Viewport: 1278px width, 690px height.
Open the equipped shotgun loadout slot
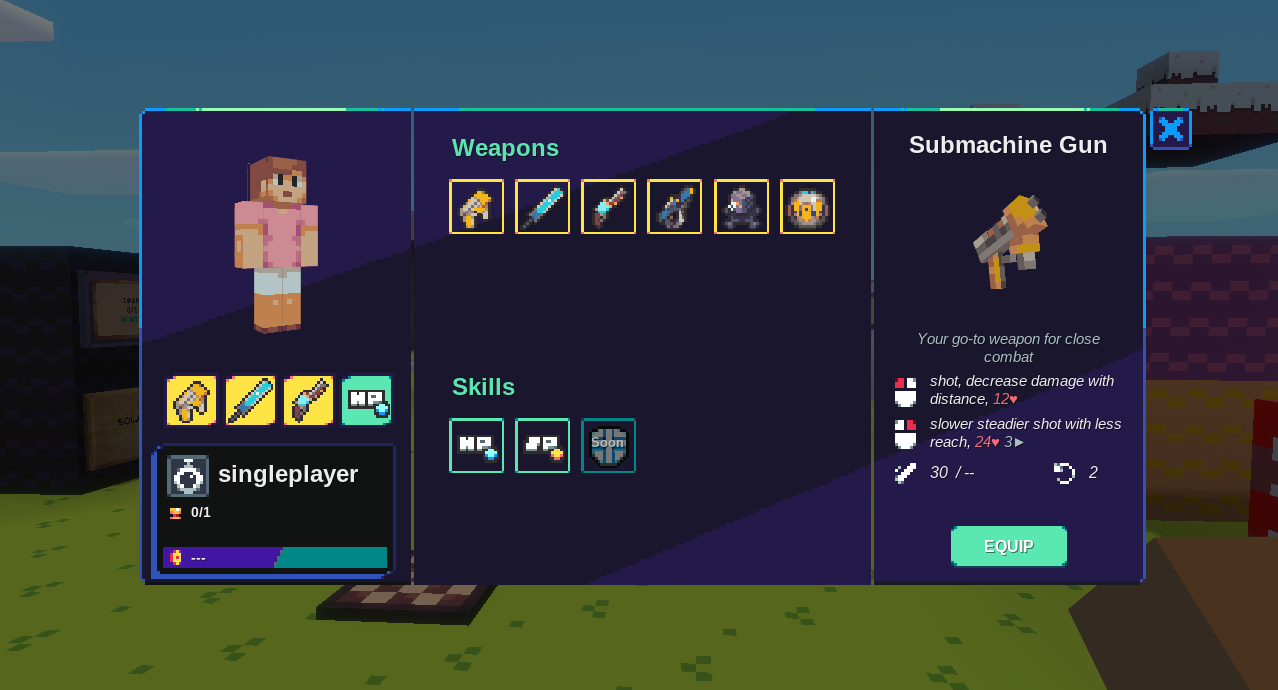308,401
